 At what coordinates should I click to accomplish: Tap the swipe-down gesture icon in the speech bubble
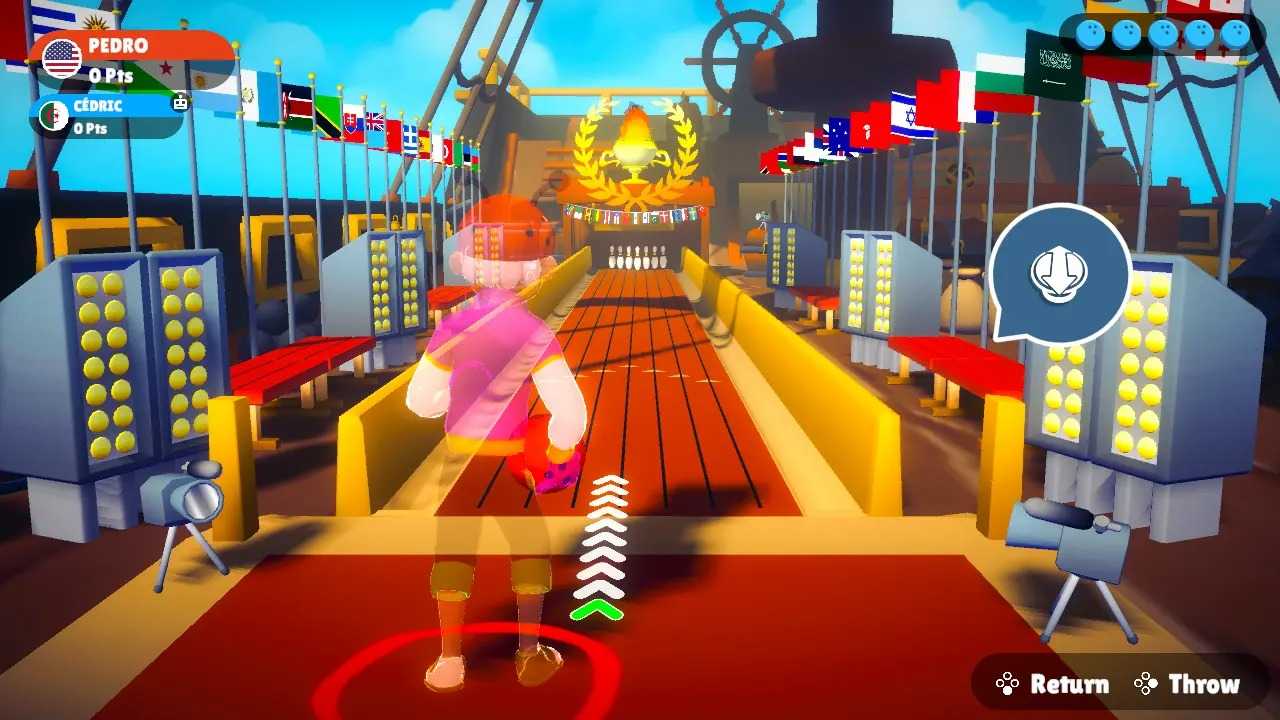pyautogui.click(x=1062, y=274)
